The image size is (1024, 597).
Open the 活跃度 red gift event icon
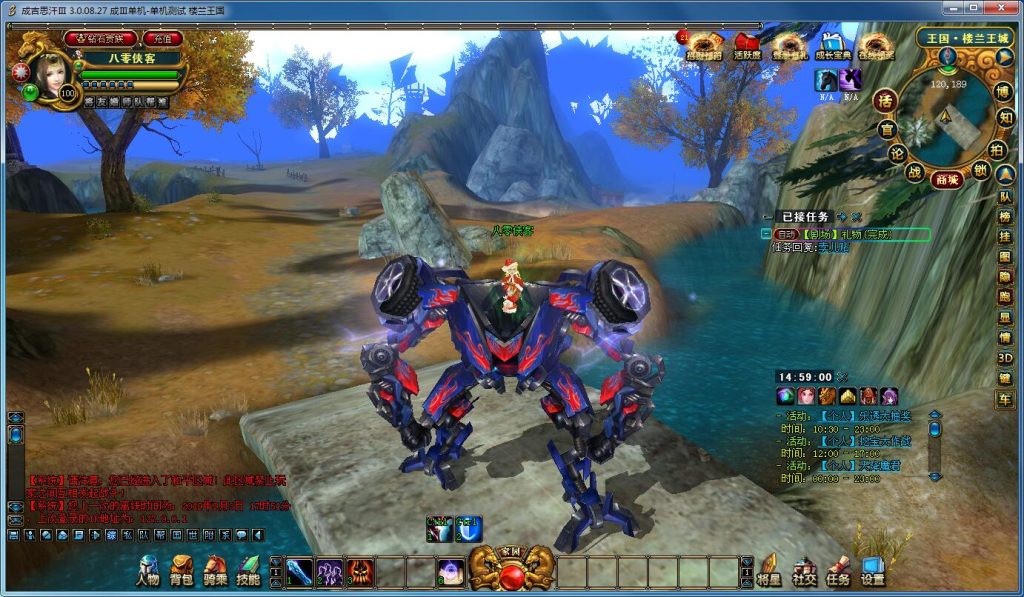[x=745, y=46]
